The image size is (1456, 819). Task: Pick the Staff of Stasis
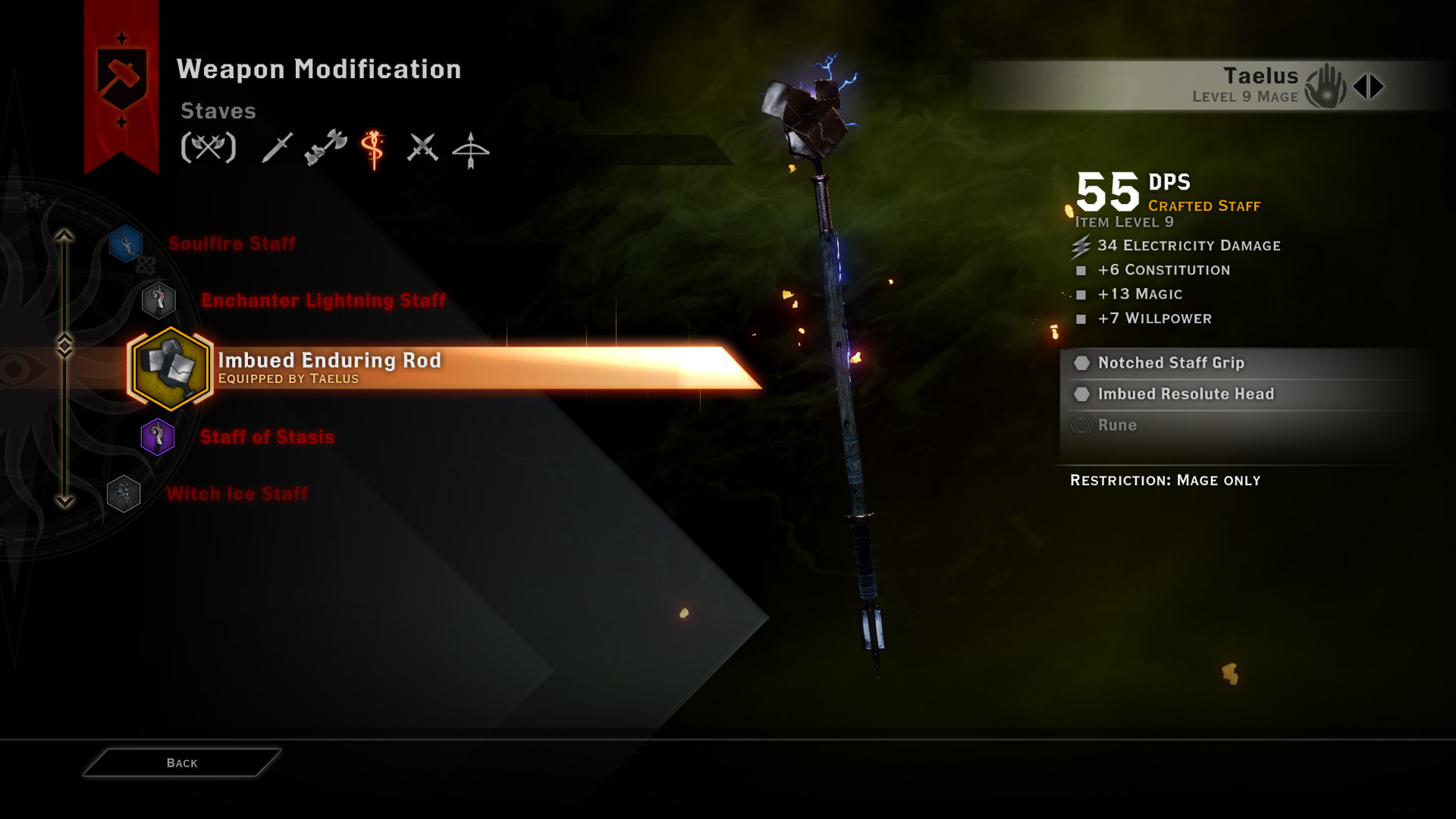[267, 437]
